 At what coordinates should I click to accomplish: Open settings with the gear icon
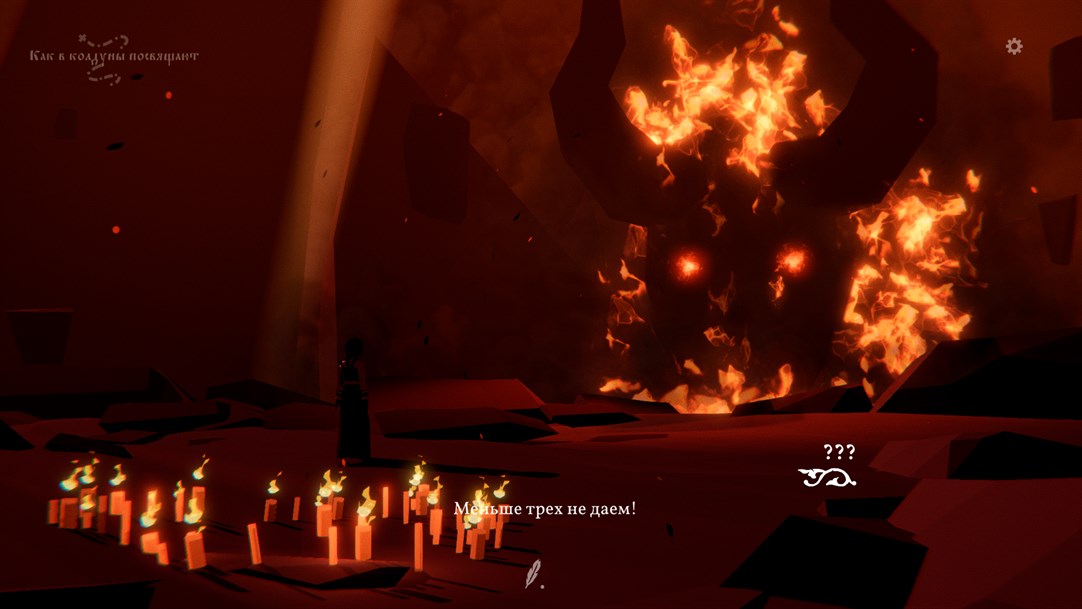(1014, 46)
